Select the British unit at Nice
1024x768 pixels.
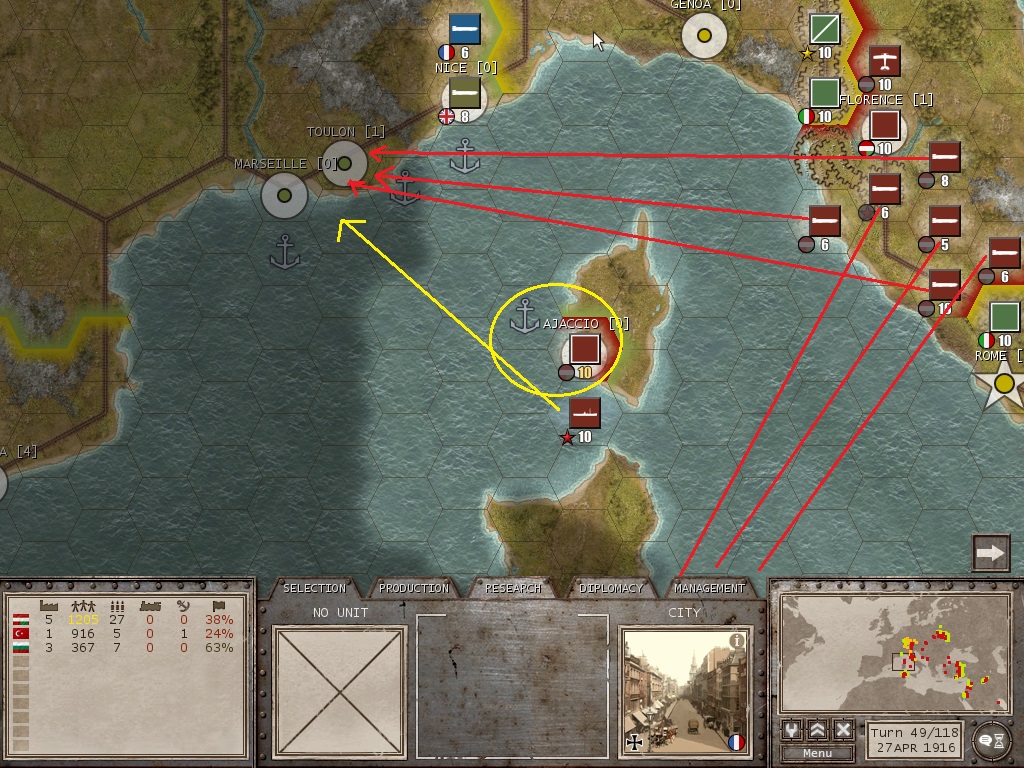click(464, 93)
